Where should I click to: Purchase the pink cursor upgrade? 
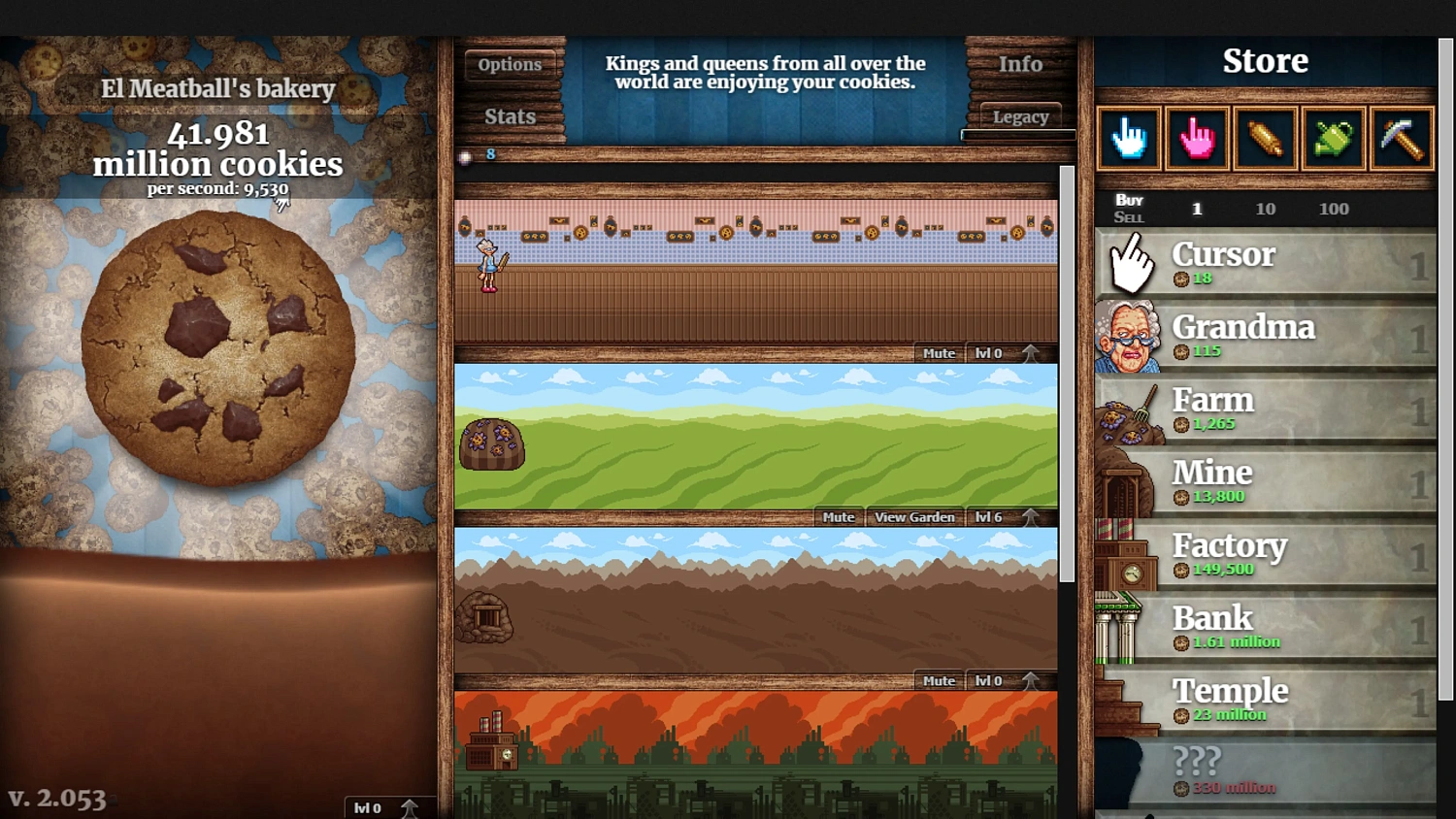(1197, 139)
